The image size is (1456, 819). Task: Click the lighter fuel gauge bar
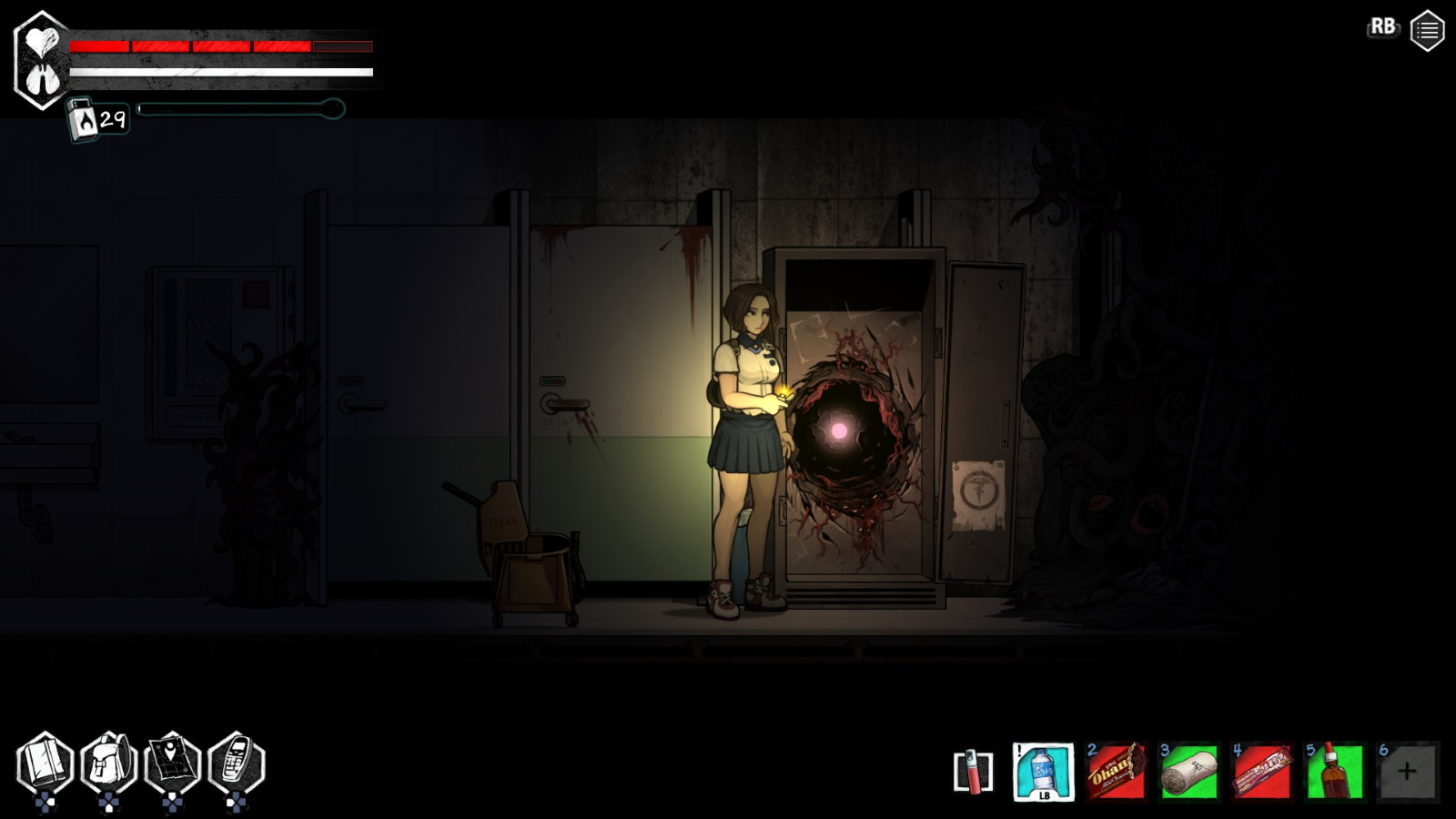[x=237, y=110]
